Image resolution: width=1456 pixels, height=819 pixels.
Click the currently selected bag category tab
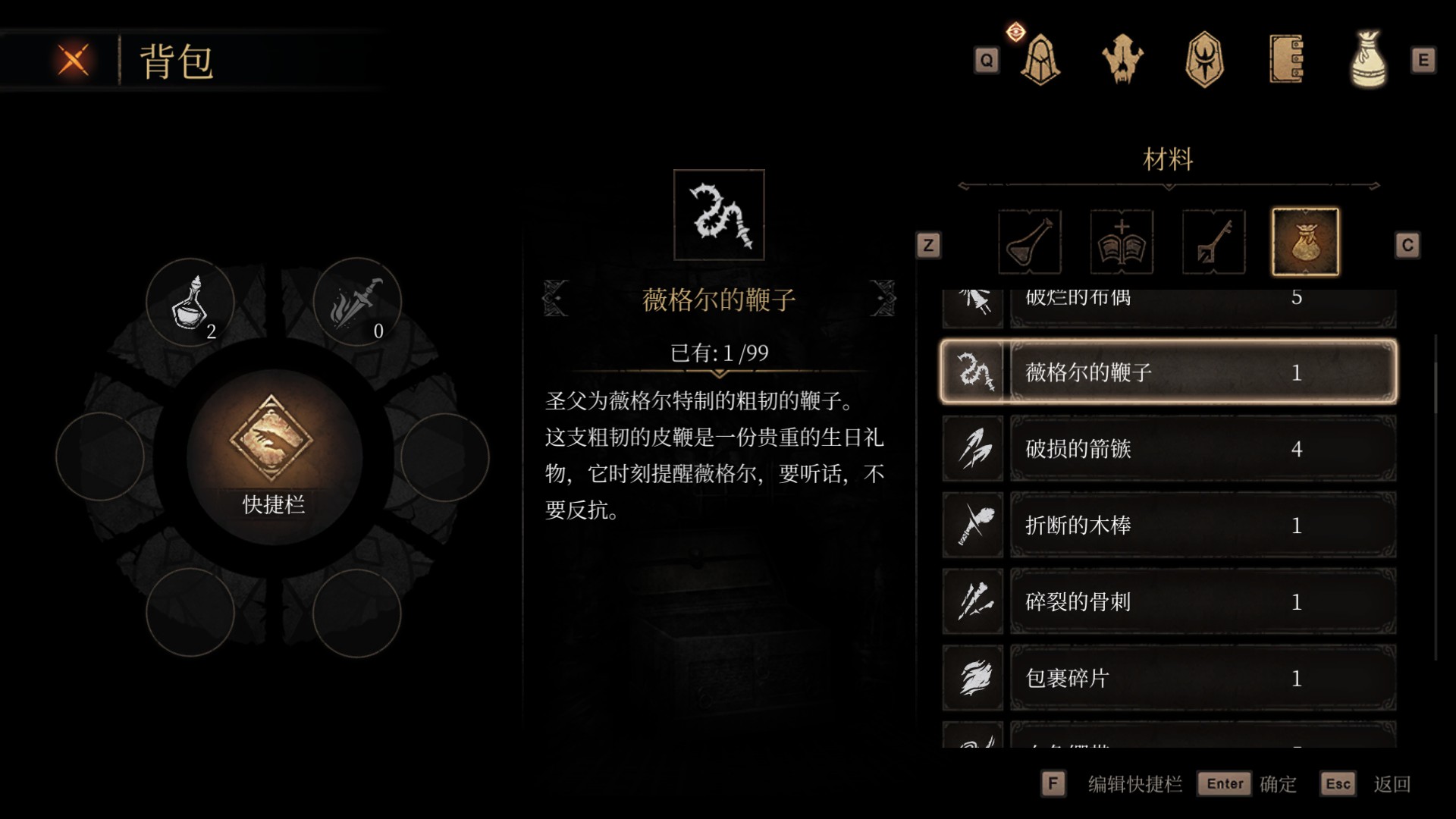coord(1306,242)
